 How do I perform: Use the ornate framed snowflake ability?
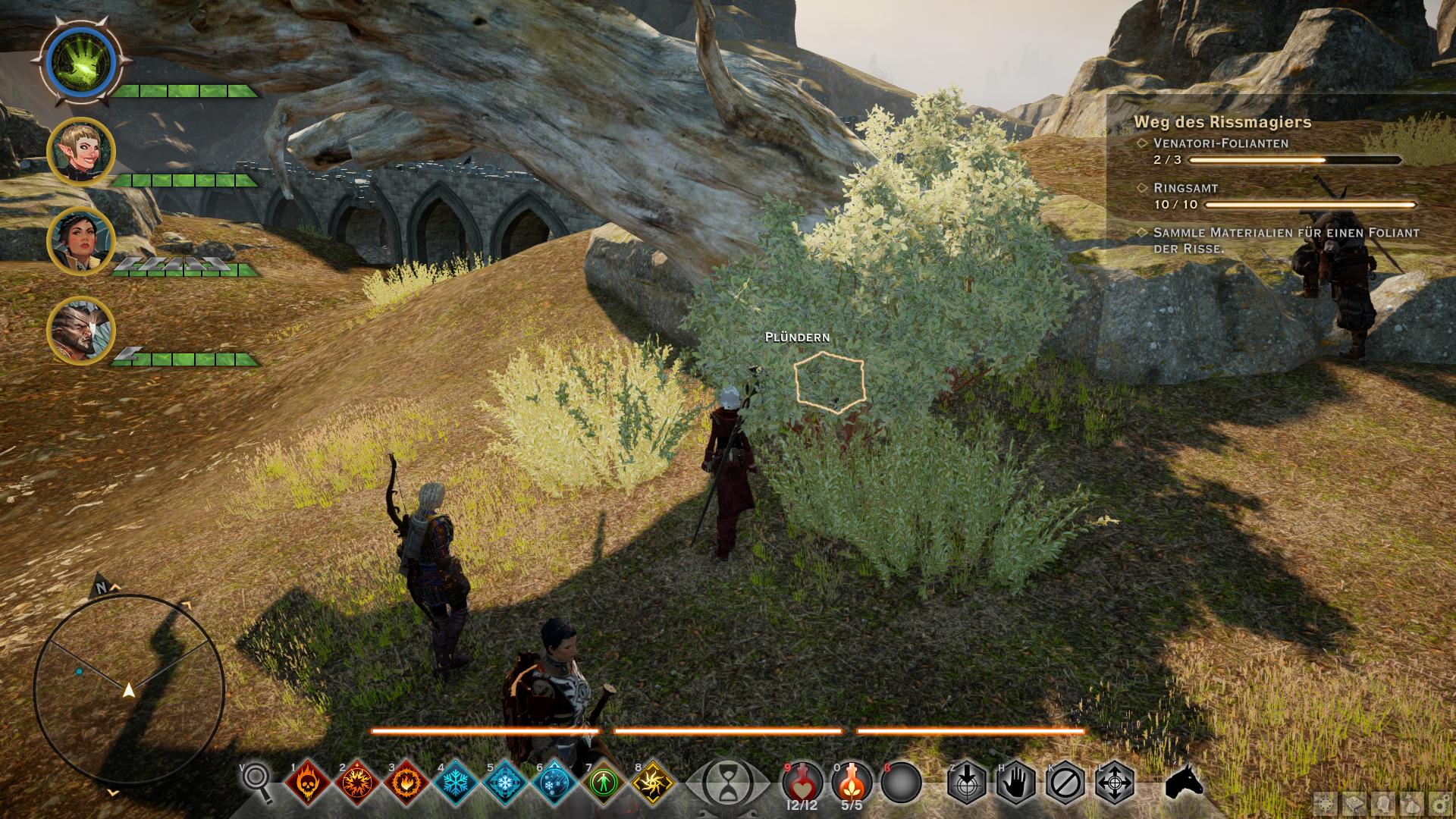505,782
